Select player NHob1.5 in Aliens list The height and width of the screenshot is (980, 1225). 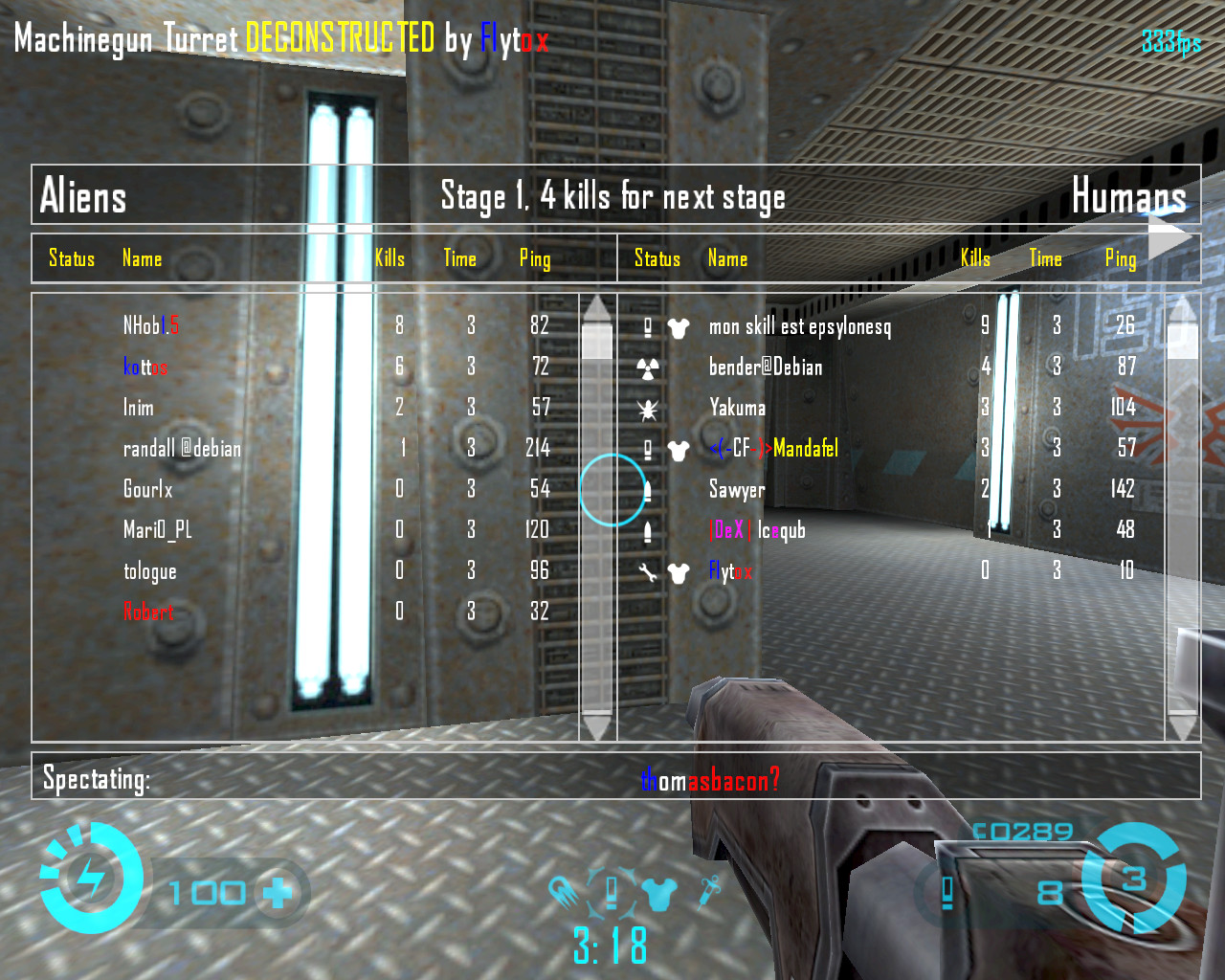[x=151, y=326]
